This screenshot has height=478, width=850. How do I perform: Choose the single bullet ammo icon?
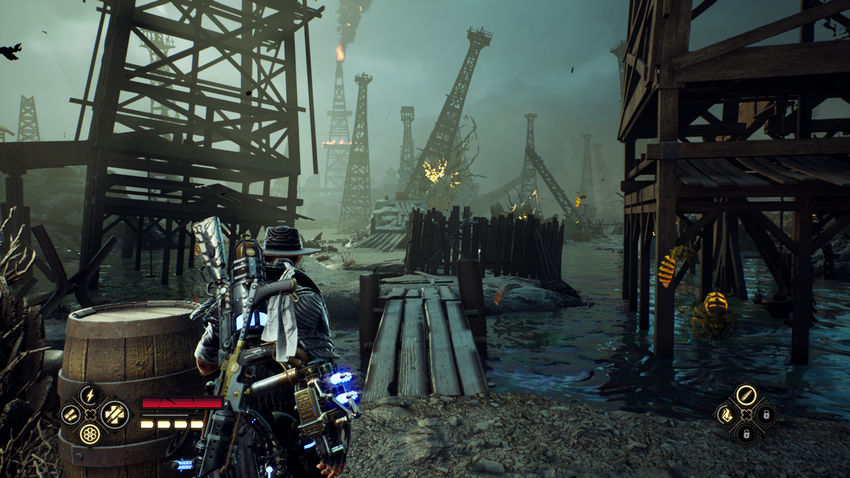pos(746,394)
